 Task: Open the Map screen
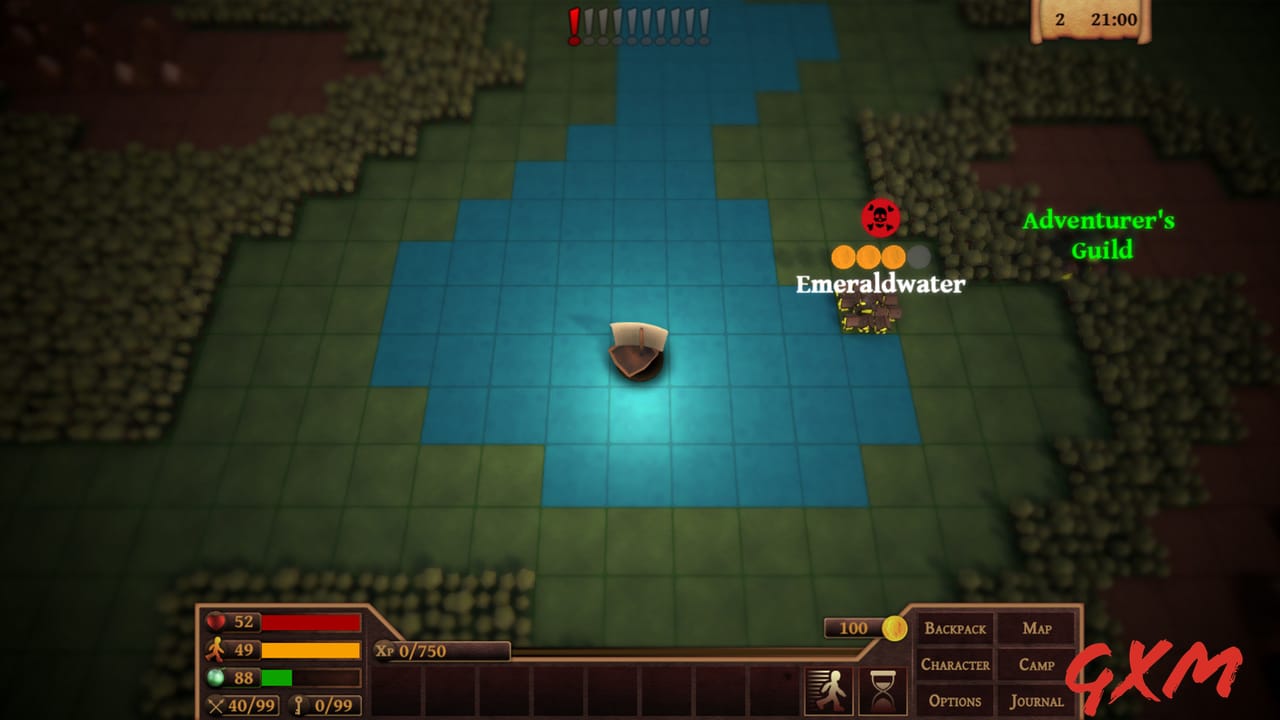[1037, 629]
